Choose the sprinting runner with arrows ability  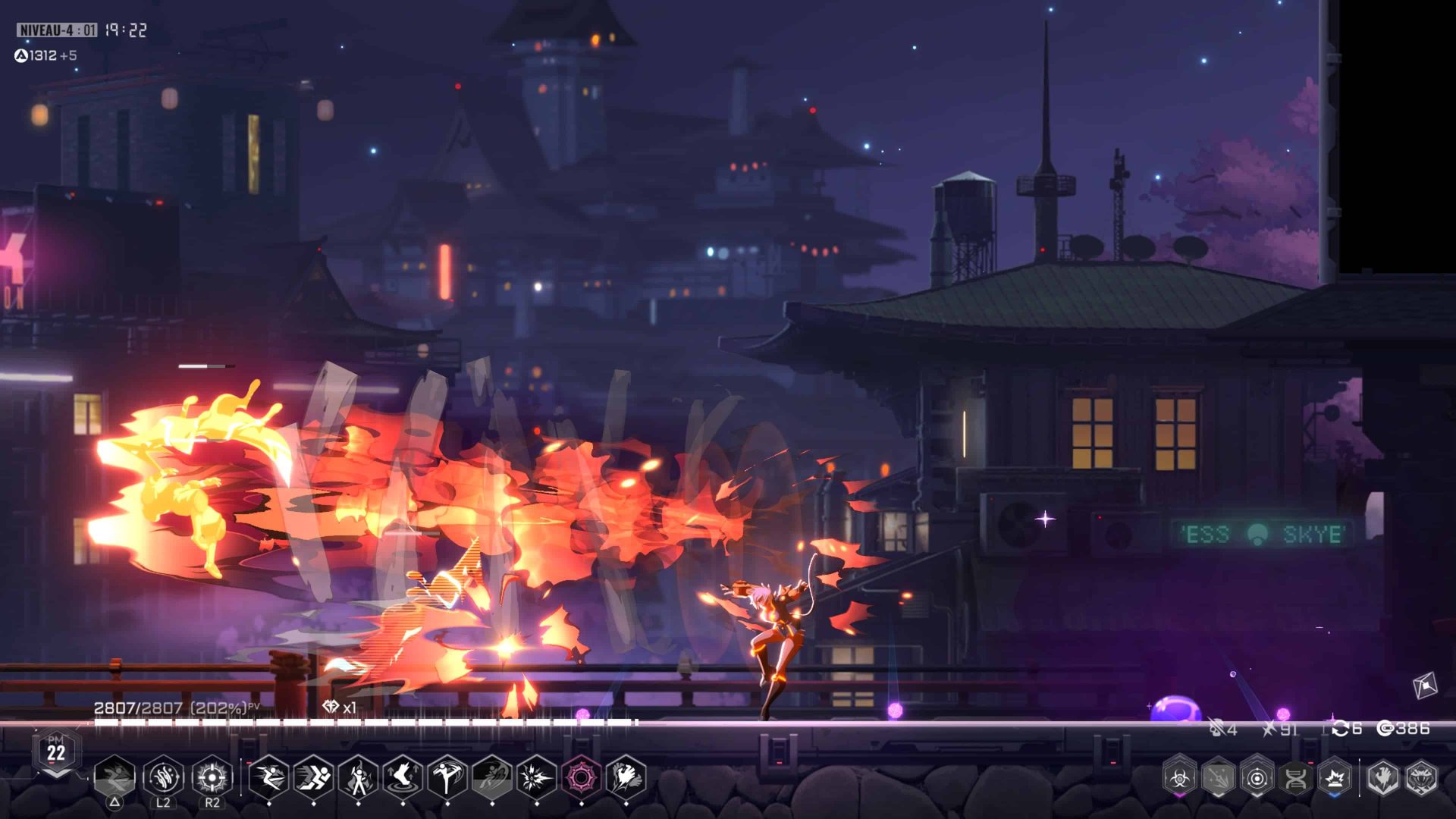pos(313,777)
